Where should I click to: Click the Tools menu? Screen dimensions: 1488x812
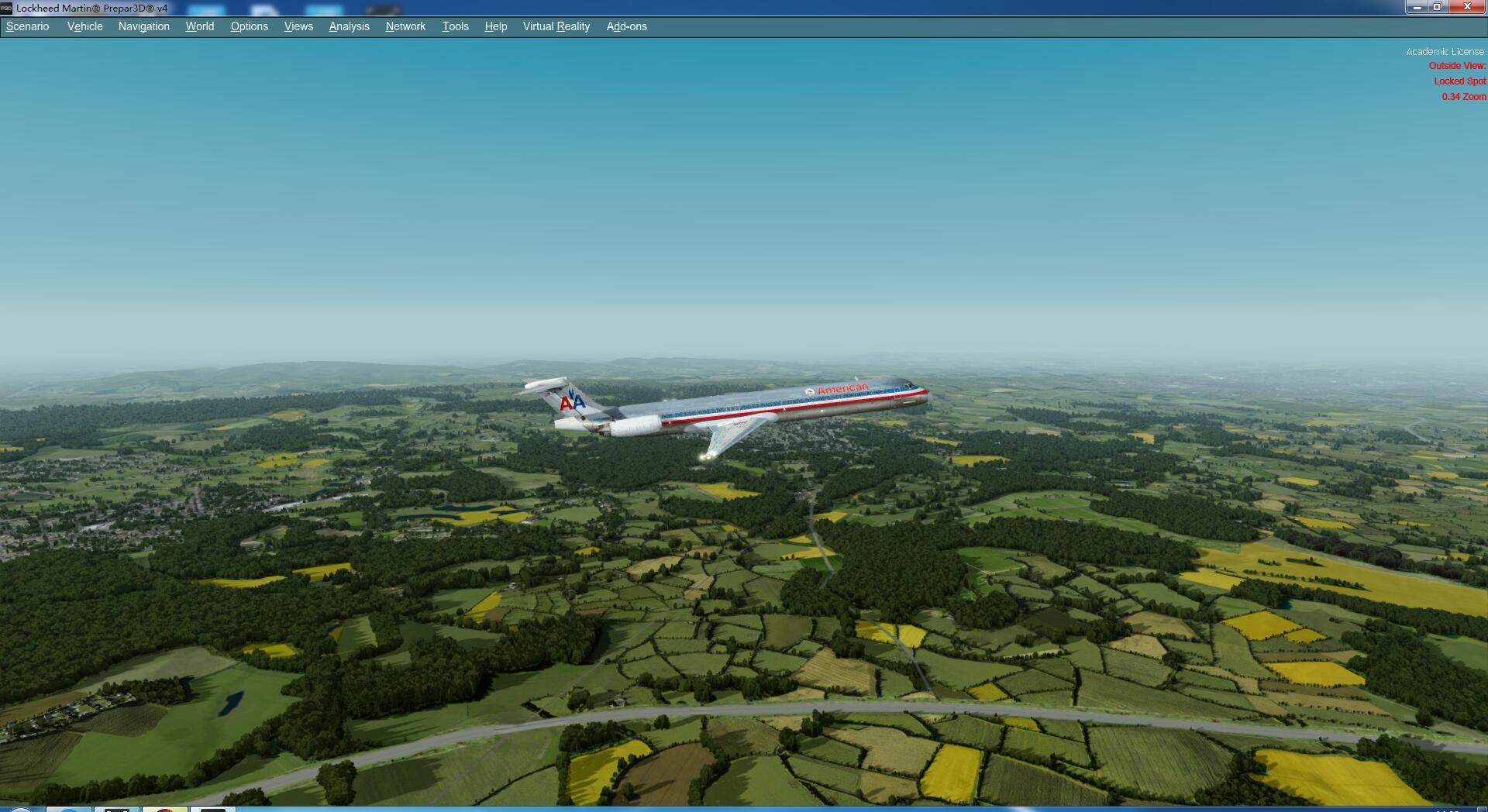click(x=455, y=26)
